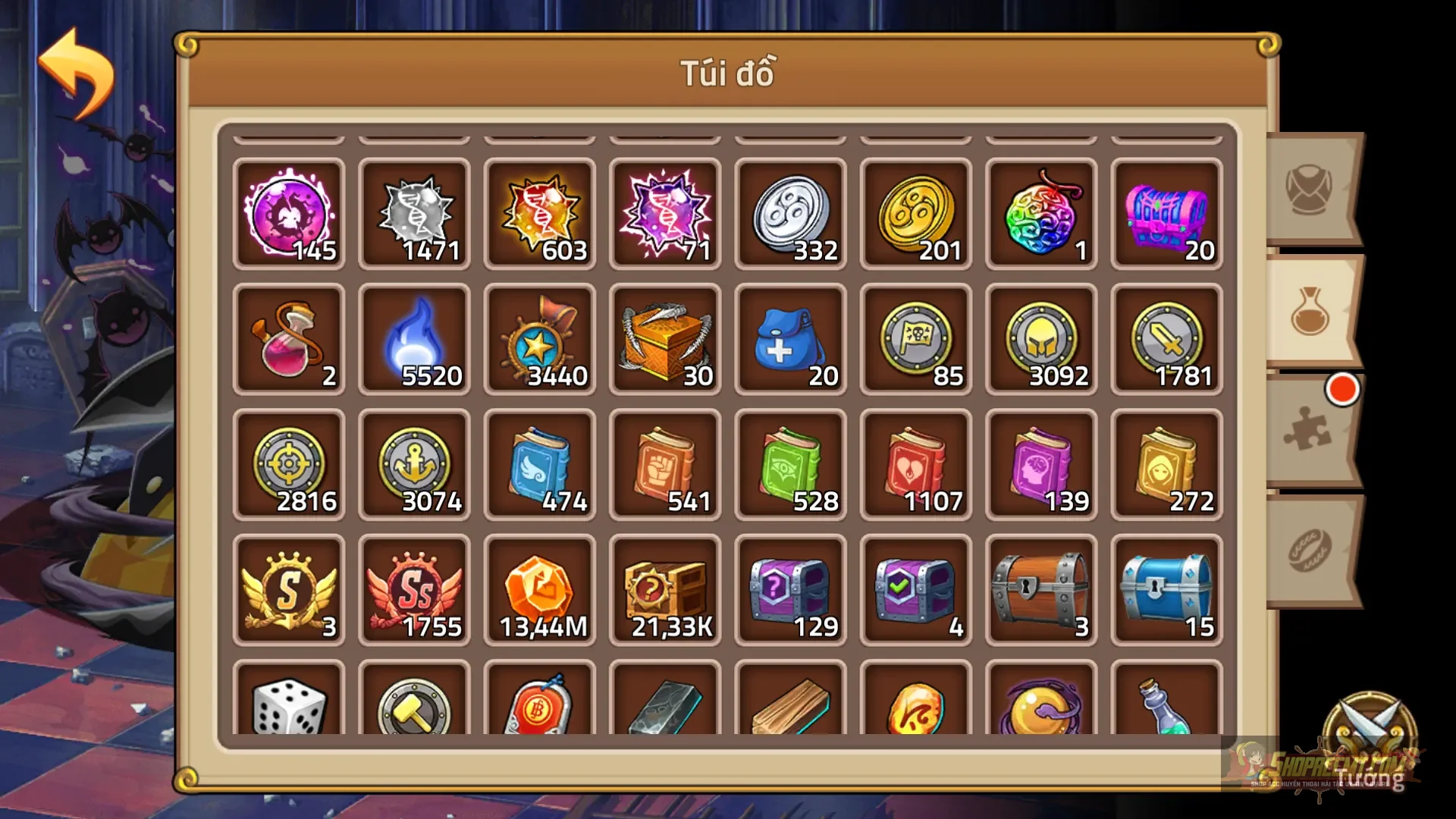Open the purple brain skill book
The height and width of the screenshot is (819, 1456).
1040,465
